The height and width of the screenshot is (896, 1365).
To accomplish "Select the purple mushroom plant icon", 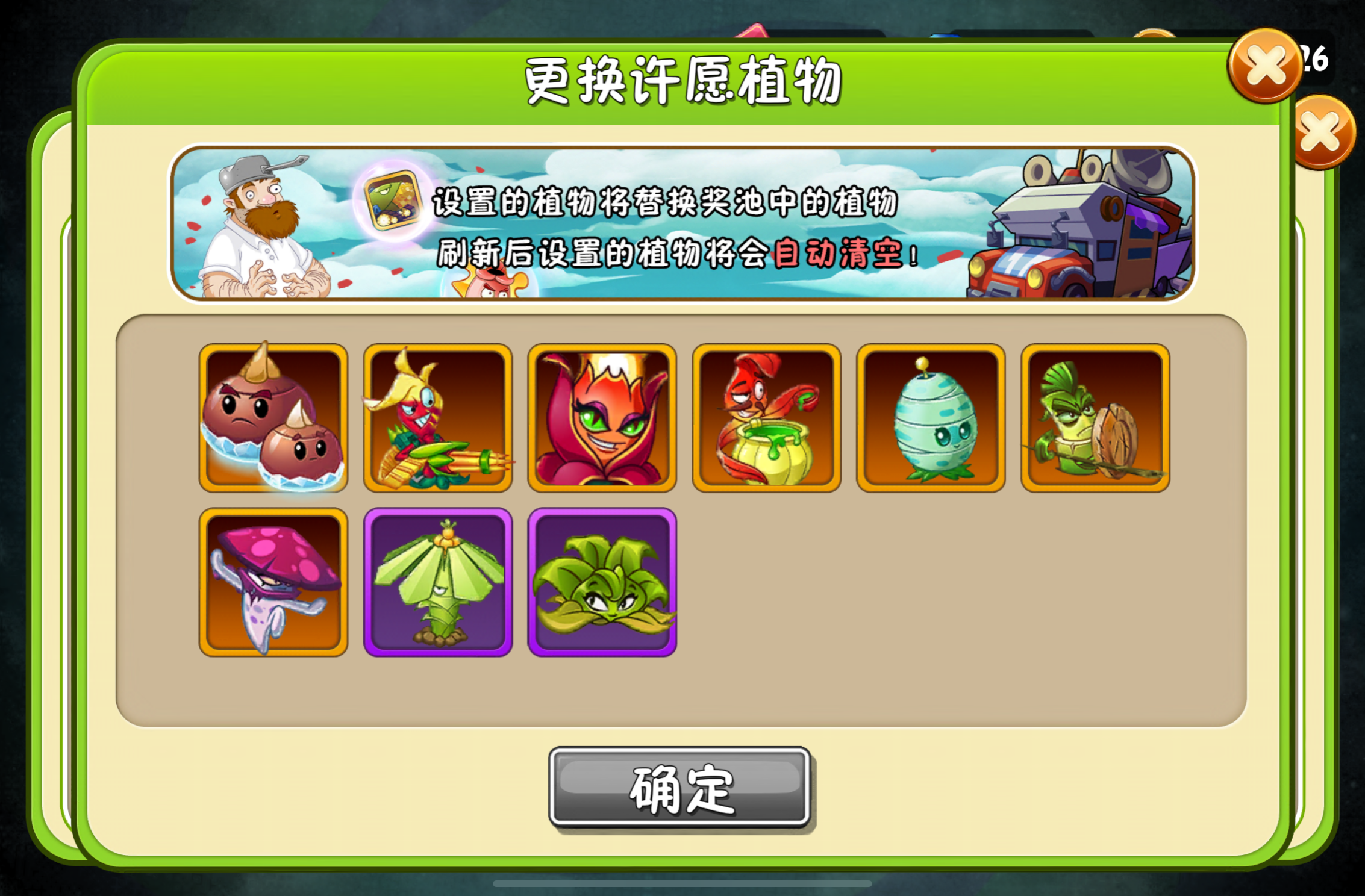I will pos(274,581).
